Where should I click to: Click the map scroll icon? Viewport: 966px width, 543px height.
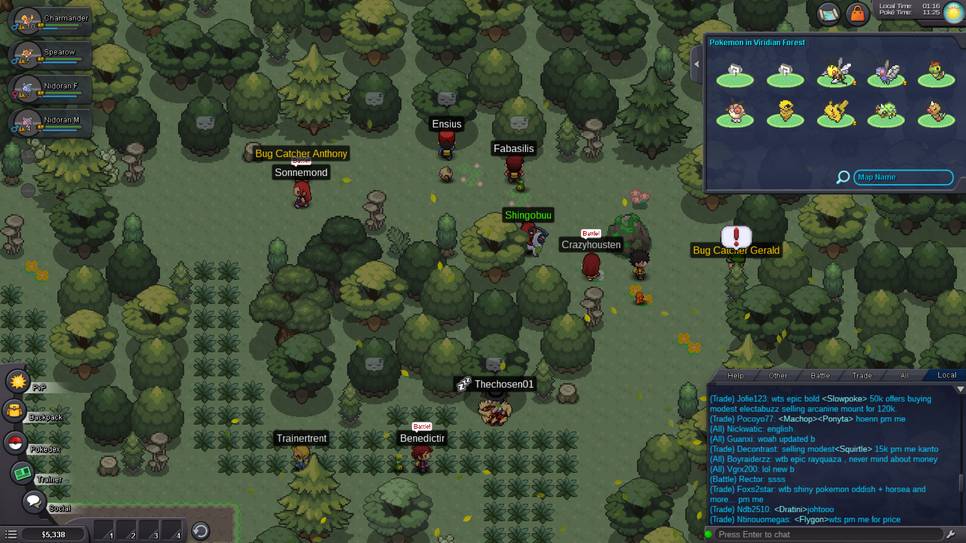[x=828, y=13]
